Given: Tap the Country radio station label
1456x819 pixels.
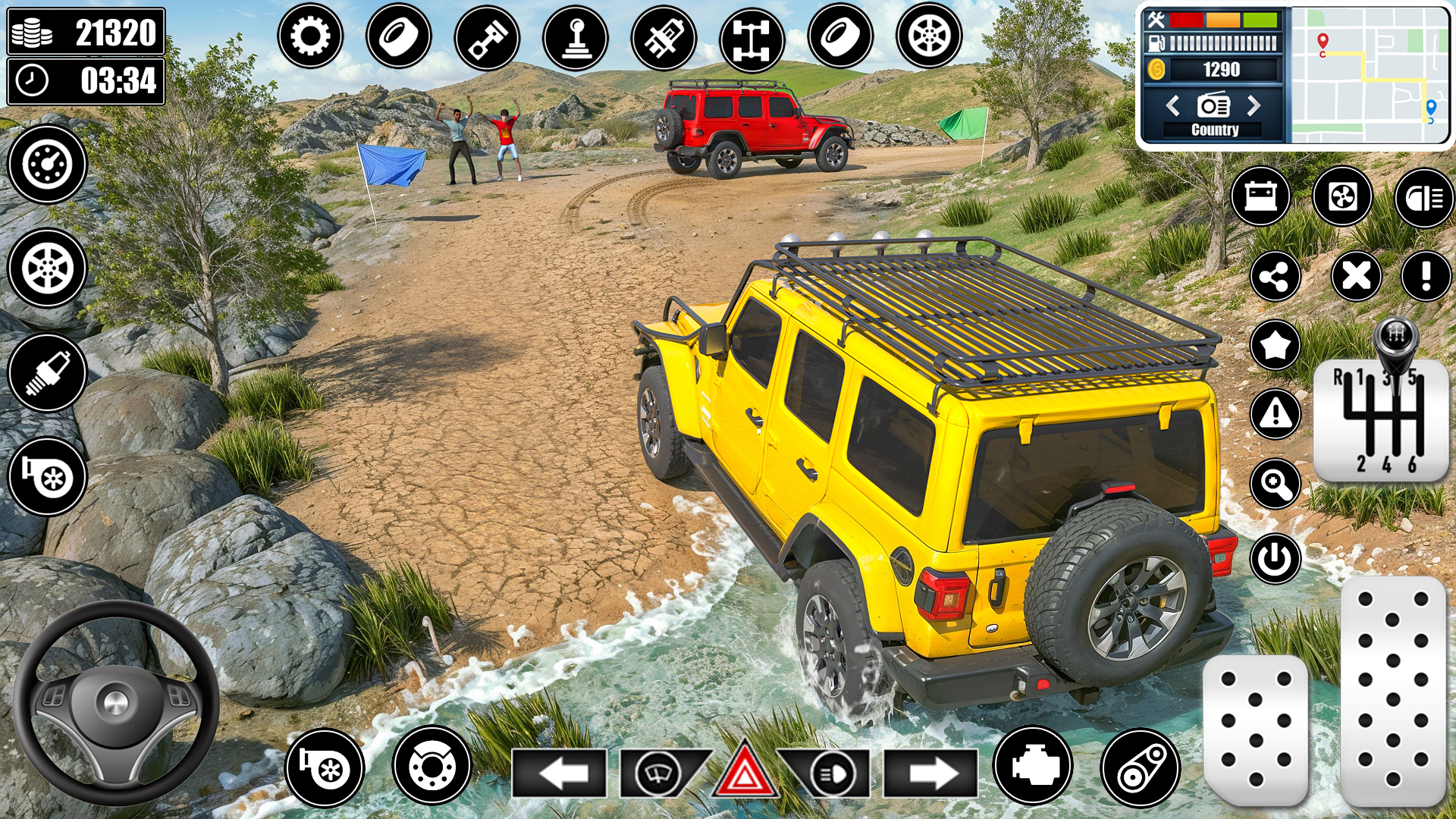Looking at the screenshot, I should point(1216,129).
